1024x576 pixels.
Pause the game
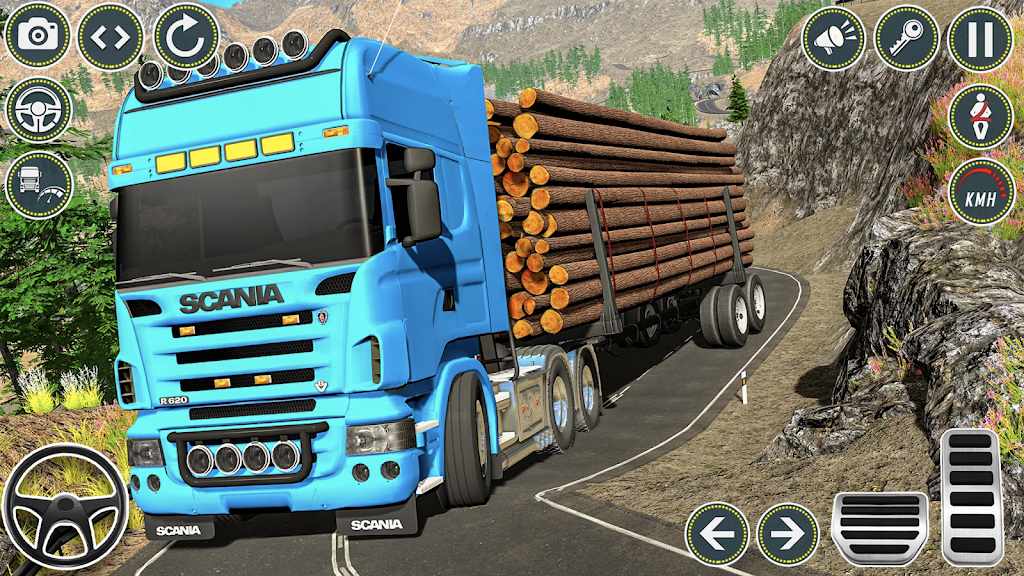click(x=980, y=39)
